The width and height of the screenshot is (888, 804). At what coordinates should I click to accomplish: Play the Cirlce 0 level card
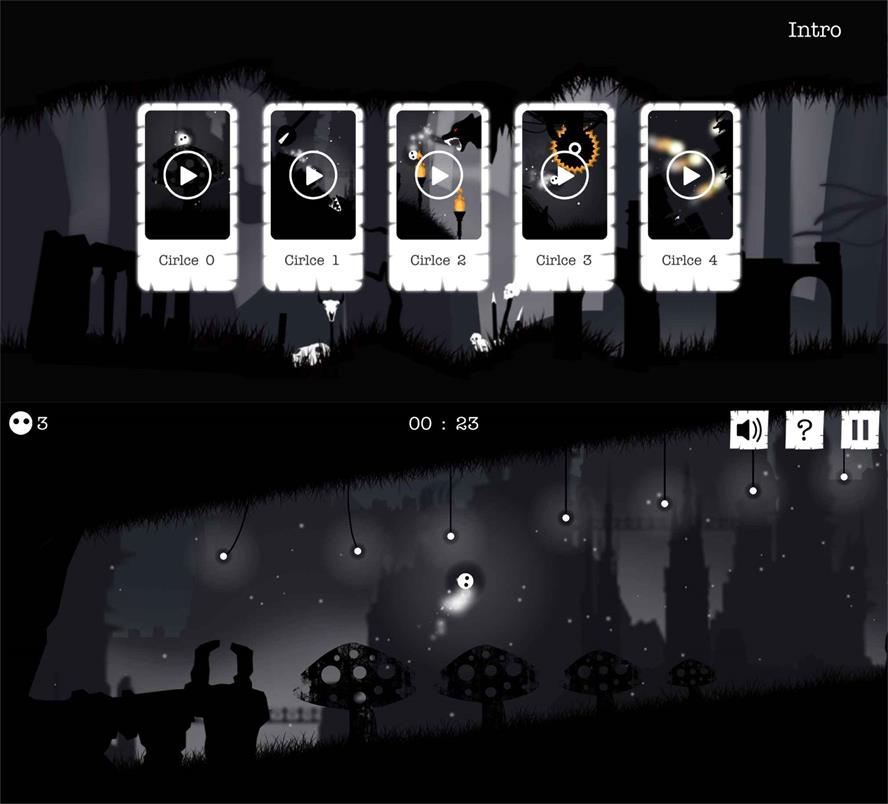pyautogui.click(x=188, y=176)
